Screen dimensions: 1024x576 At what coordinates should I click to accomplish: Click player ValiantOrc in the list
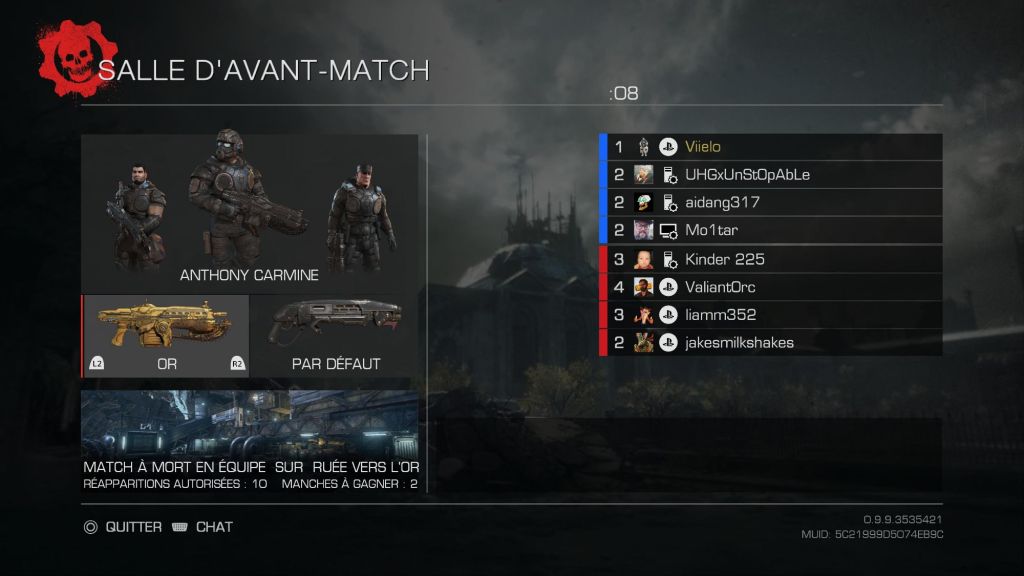coord(770,287)
